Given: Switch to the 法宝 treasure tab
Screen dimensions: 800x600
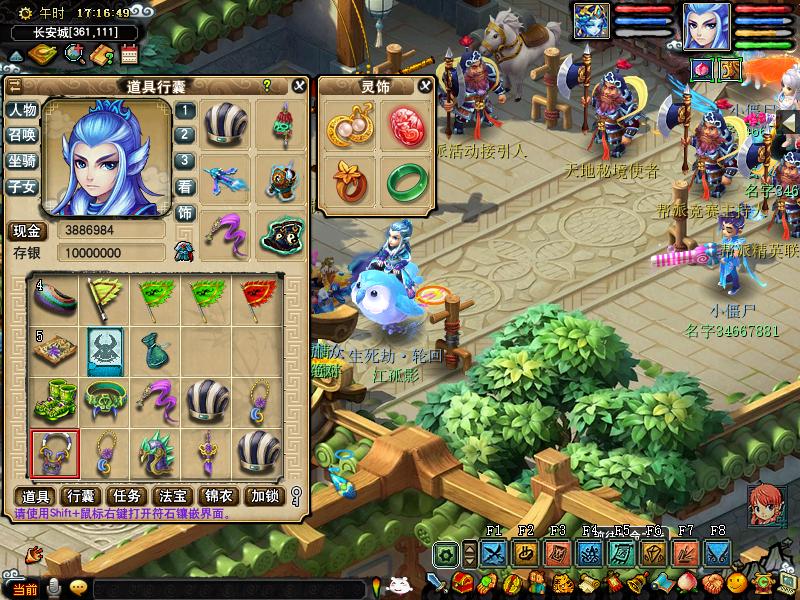Looking at the screenshot, I should click(x=174, y=496).
